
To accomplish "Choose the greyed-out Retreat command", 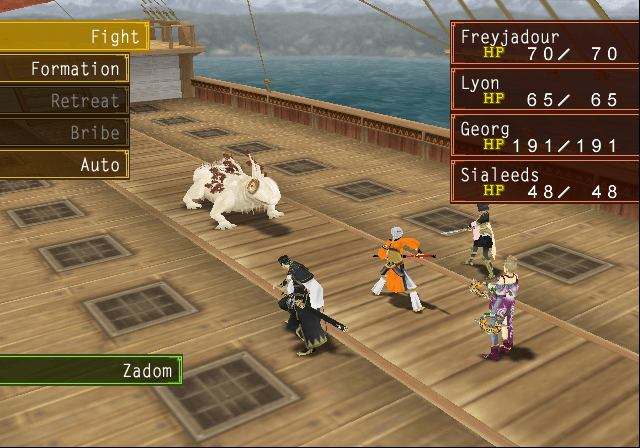I will click(x=63, y=101).
